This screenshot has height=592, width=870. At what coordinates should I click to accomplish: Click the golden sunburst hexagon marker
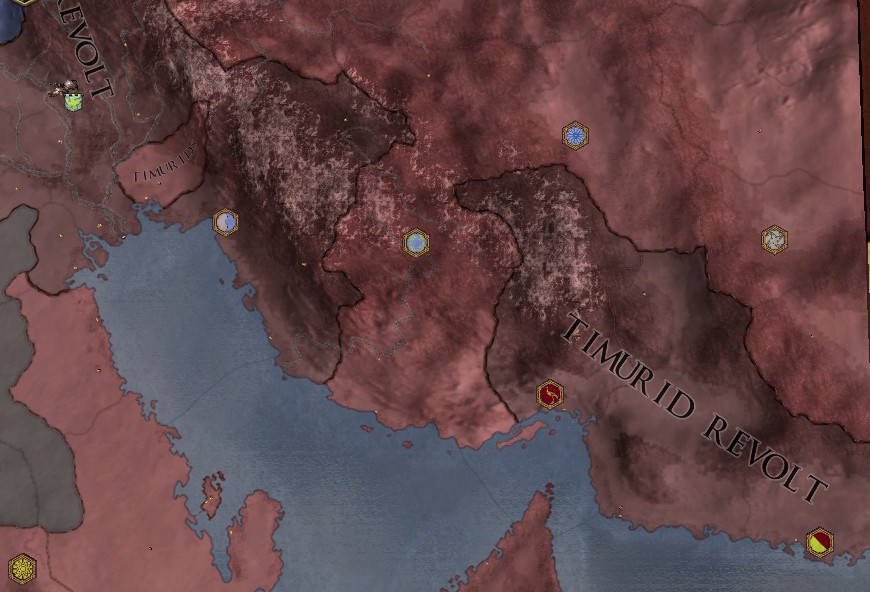[x=22, y=569]
